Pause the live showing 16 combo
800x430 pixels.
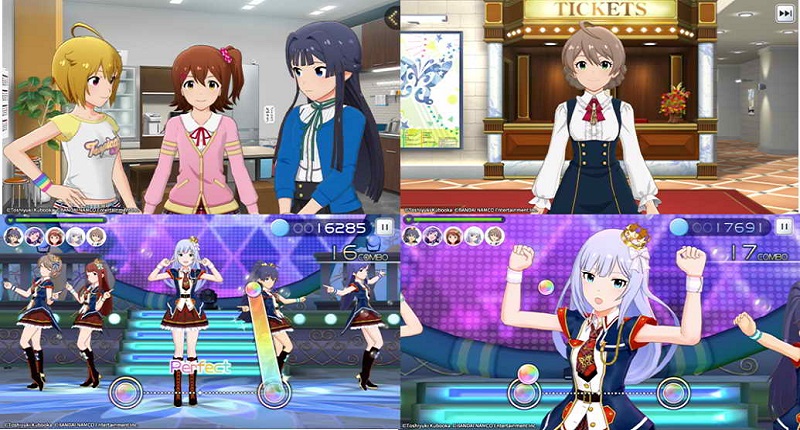click(385, 228)
